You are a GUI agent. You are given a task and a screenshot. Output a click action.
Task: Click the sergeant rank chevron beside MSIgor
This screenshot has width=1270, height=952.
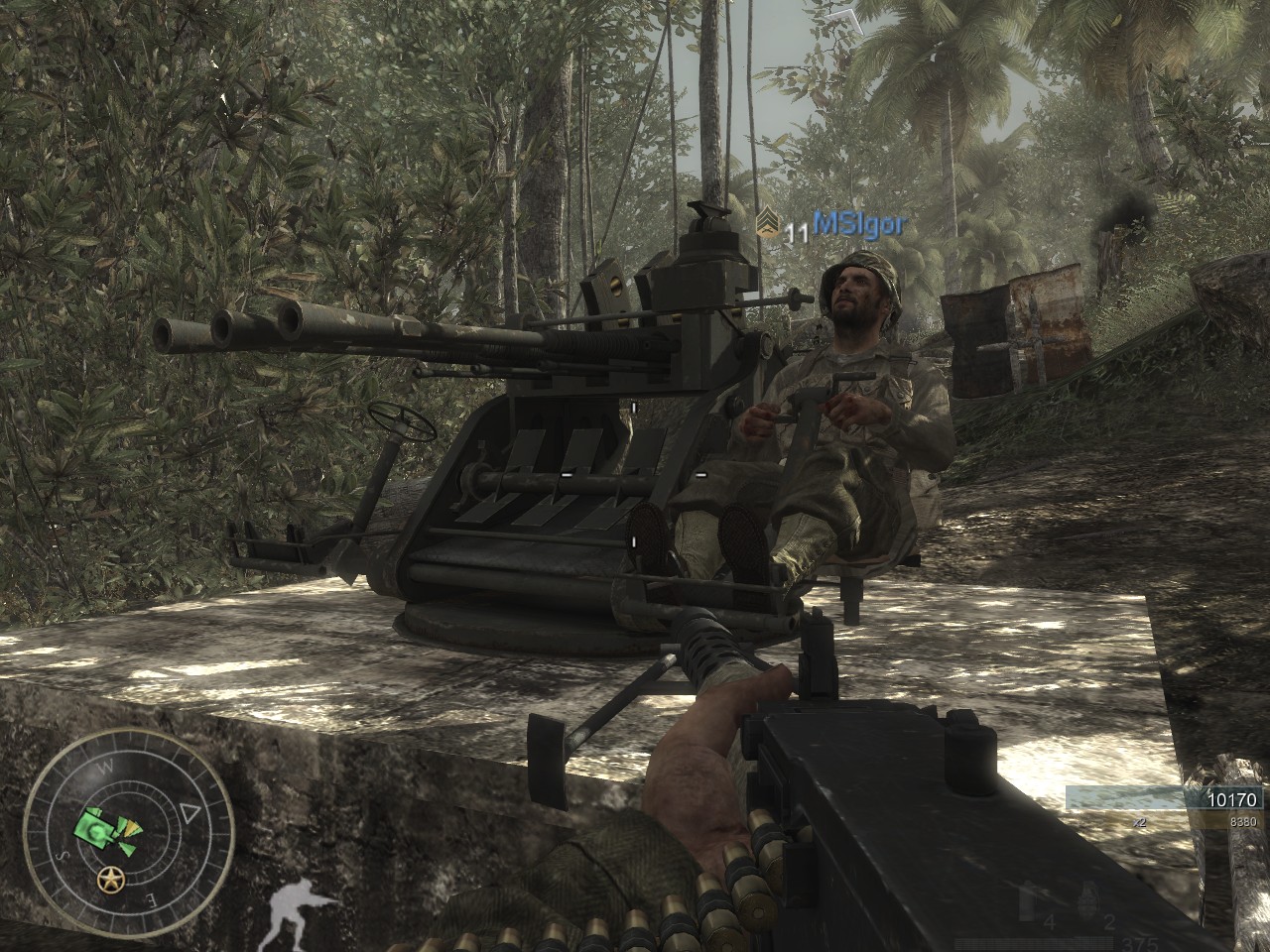[766, 228]
